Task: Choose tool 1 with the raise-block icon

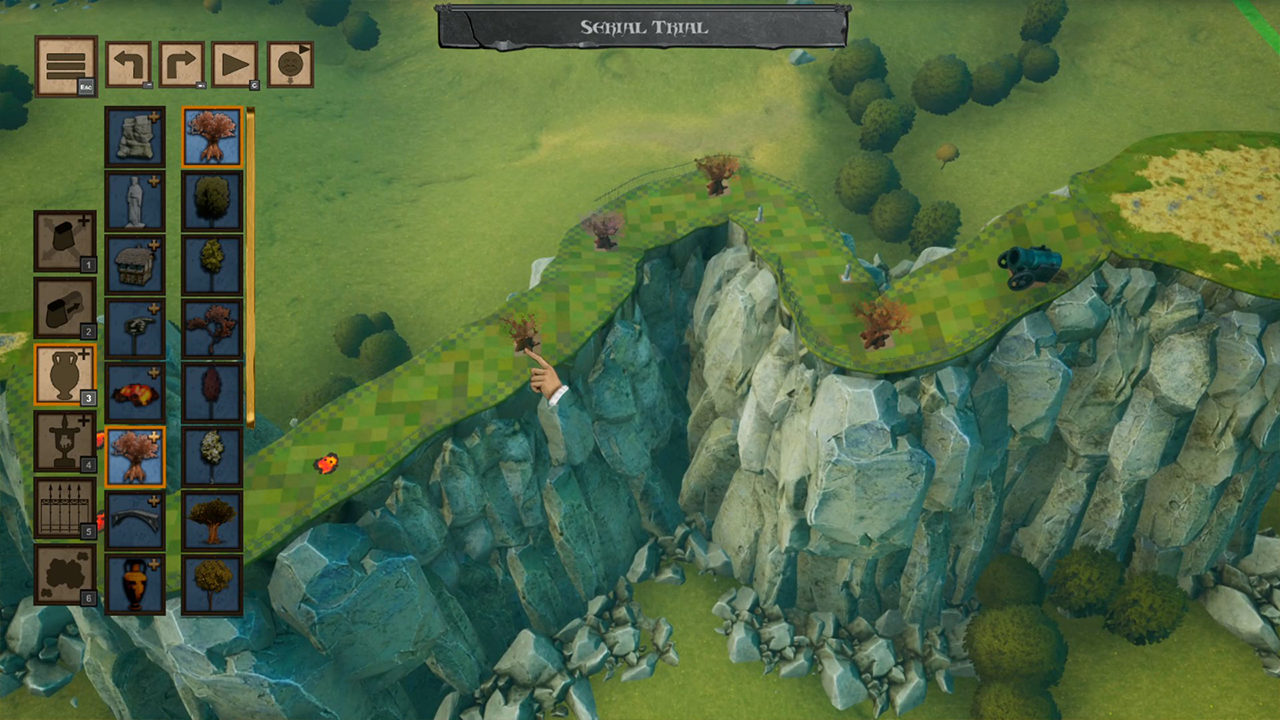Action: [x=65, y=241]
